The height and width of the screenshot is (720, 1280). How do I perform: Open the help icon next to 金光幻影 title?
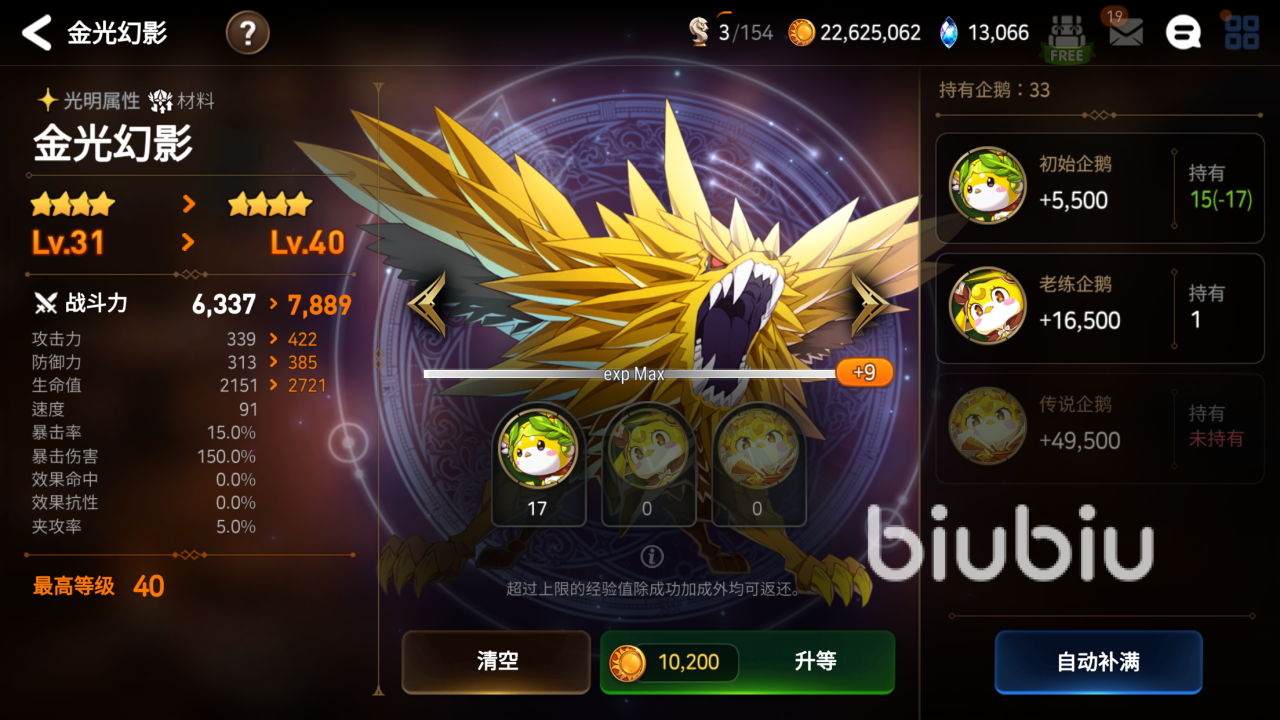(246, 31)
